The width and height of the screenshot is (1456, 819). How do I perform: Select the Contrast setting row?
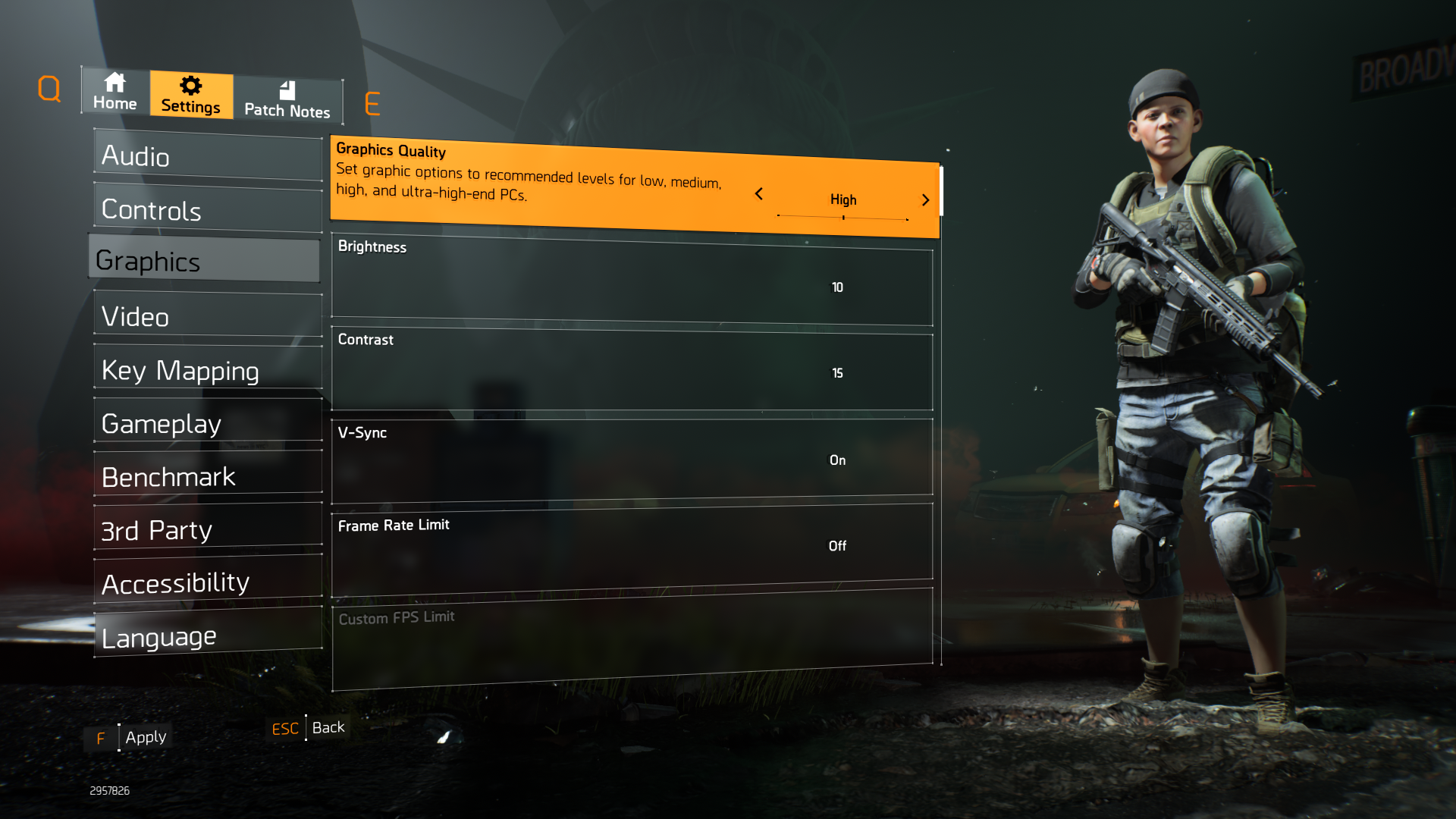(632, 372)
